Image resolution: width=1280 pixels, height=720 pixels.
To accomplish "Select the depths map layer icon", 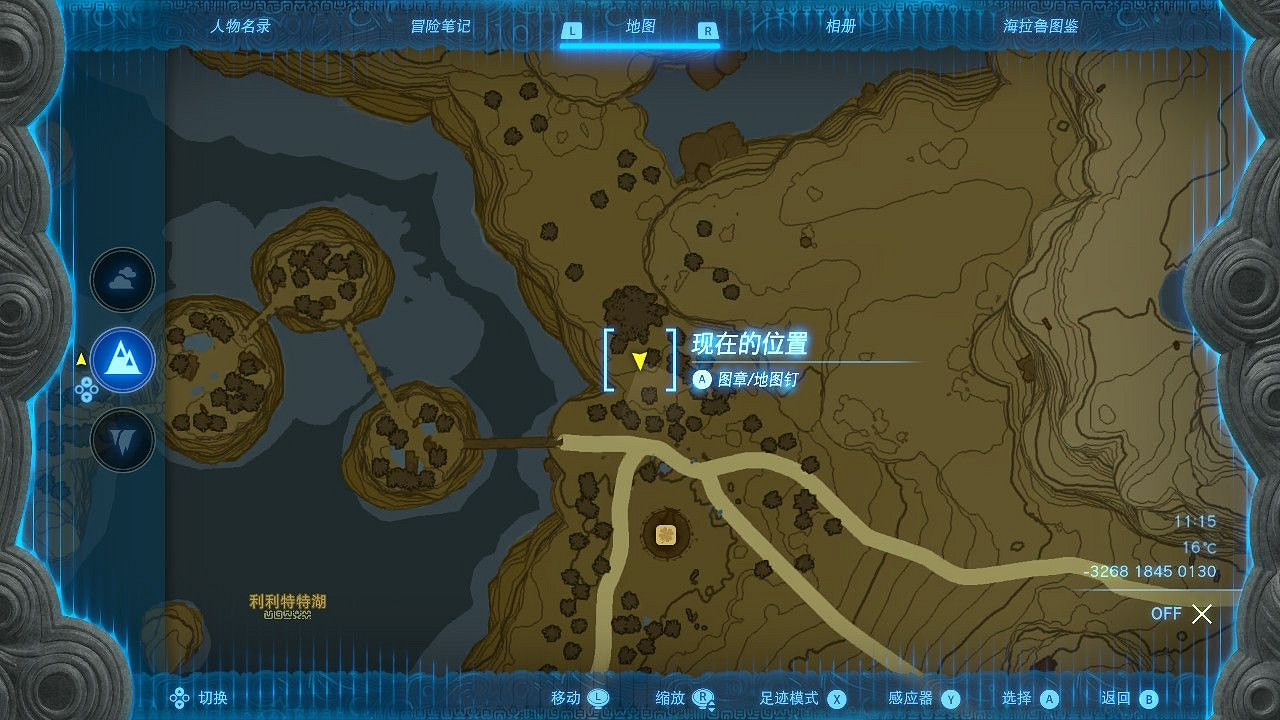I will pos(122,438).
